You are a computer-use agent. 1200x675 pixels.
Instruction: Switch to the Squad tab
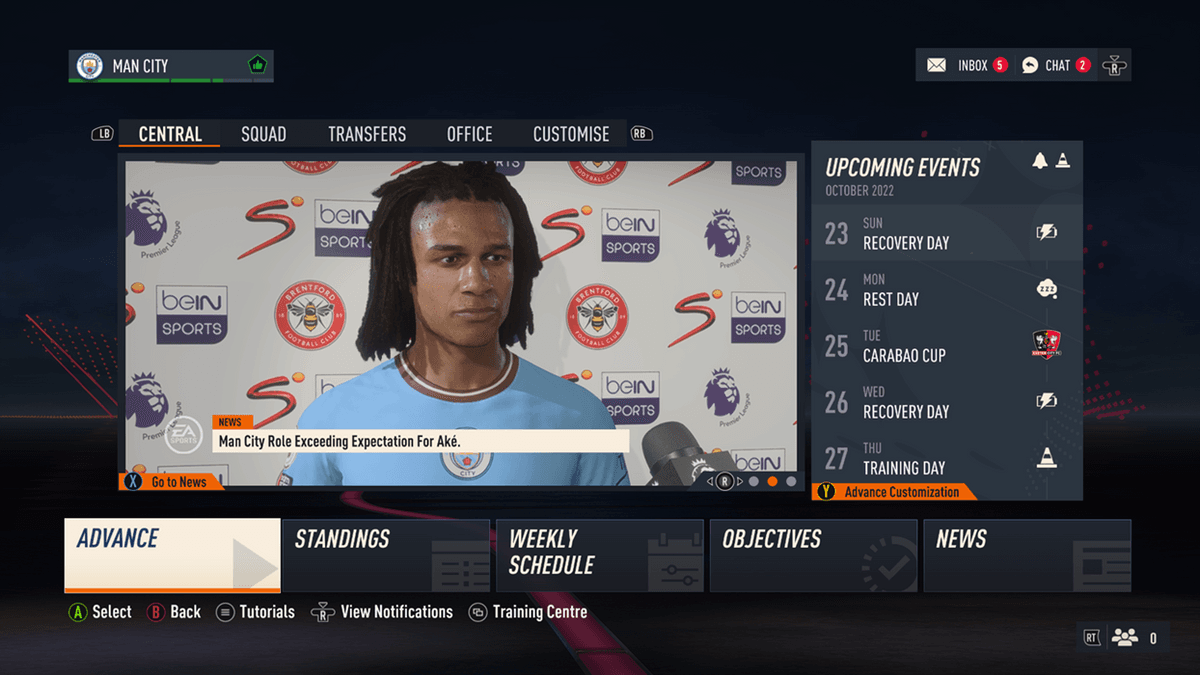click(263, 134)
